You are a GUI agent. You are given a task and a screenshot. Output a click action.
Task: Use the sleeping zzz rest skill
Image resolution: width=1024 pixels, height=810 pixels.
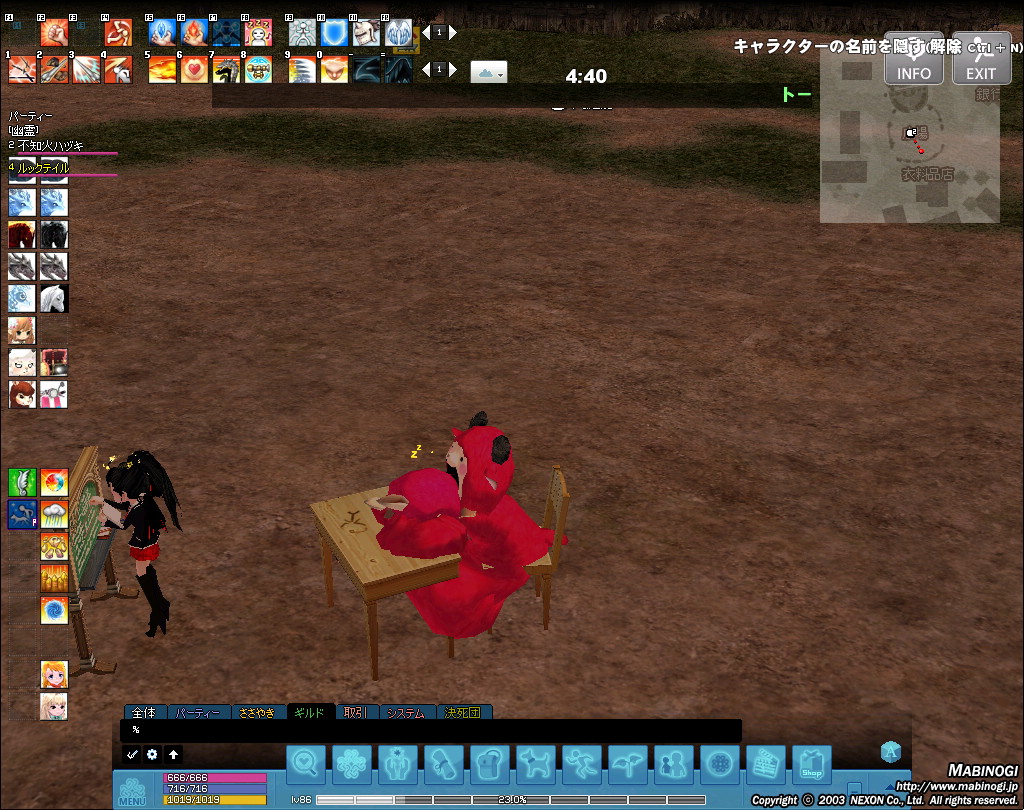pos(257,32)
